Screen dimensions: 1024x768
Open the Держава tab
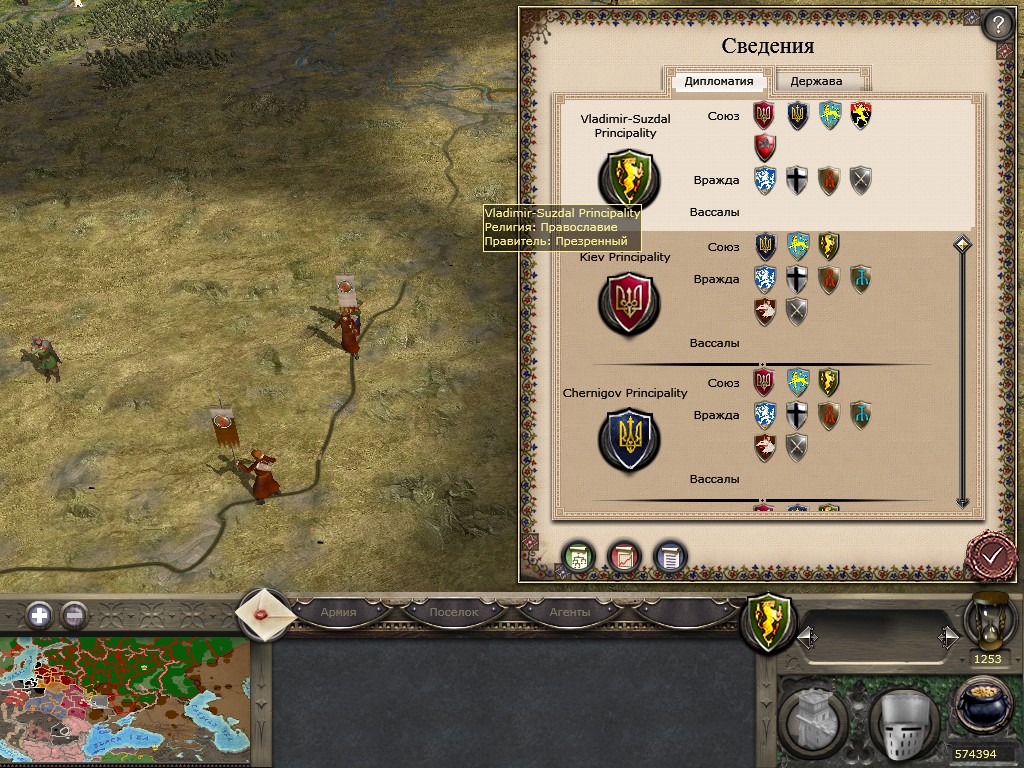pos(816,82)
